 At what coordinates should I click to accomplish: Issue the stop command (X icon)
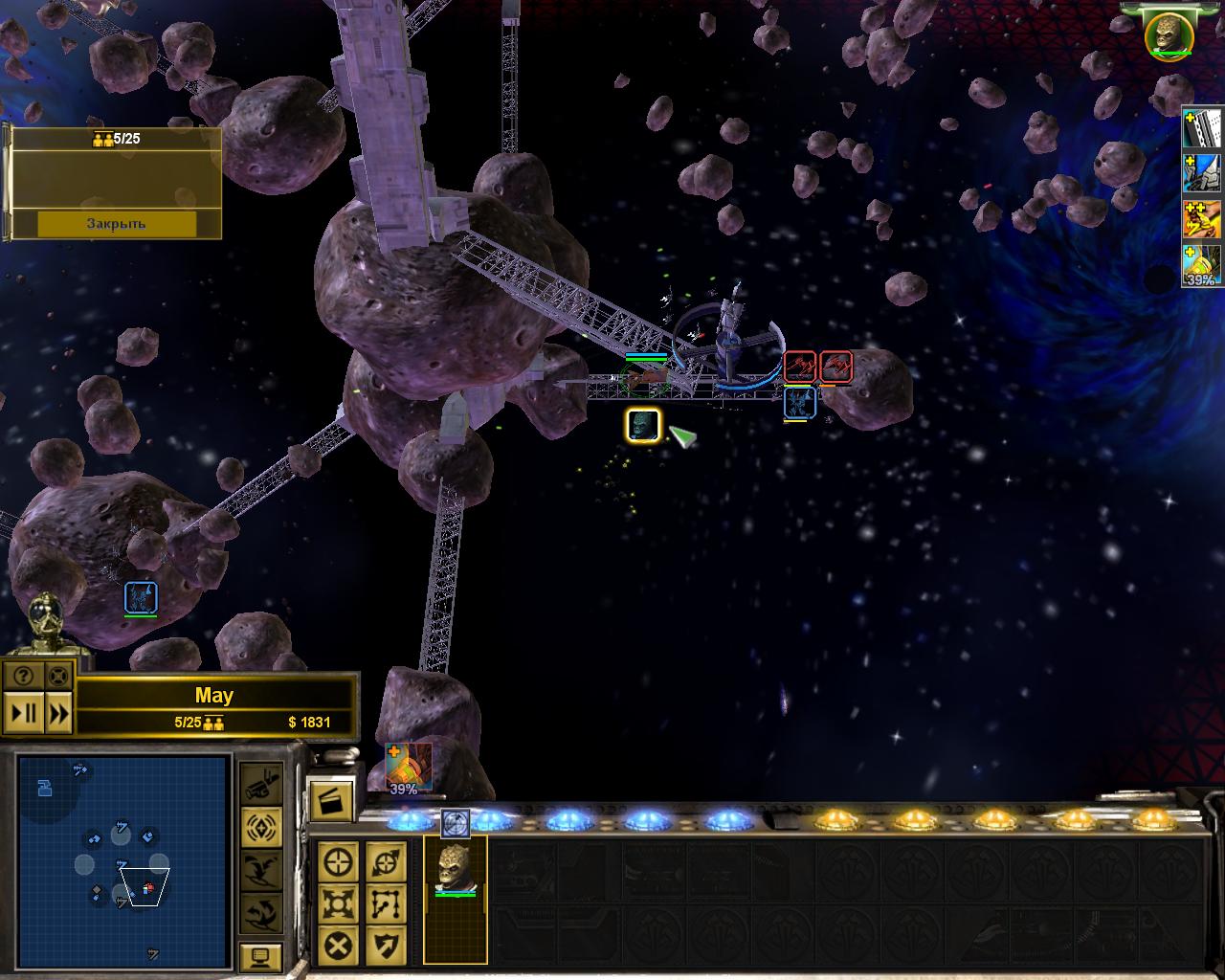(x=339, y=946)
